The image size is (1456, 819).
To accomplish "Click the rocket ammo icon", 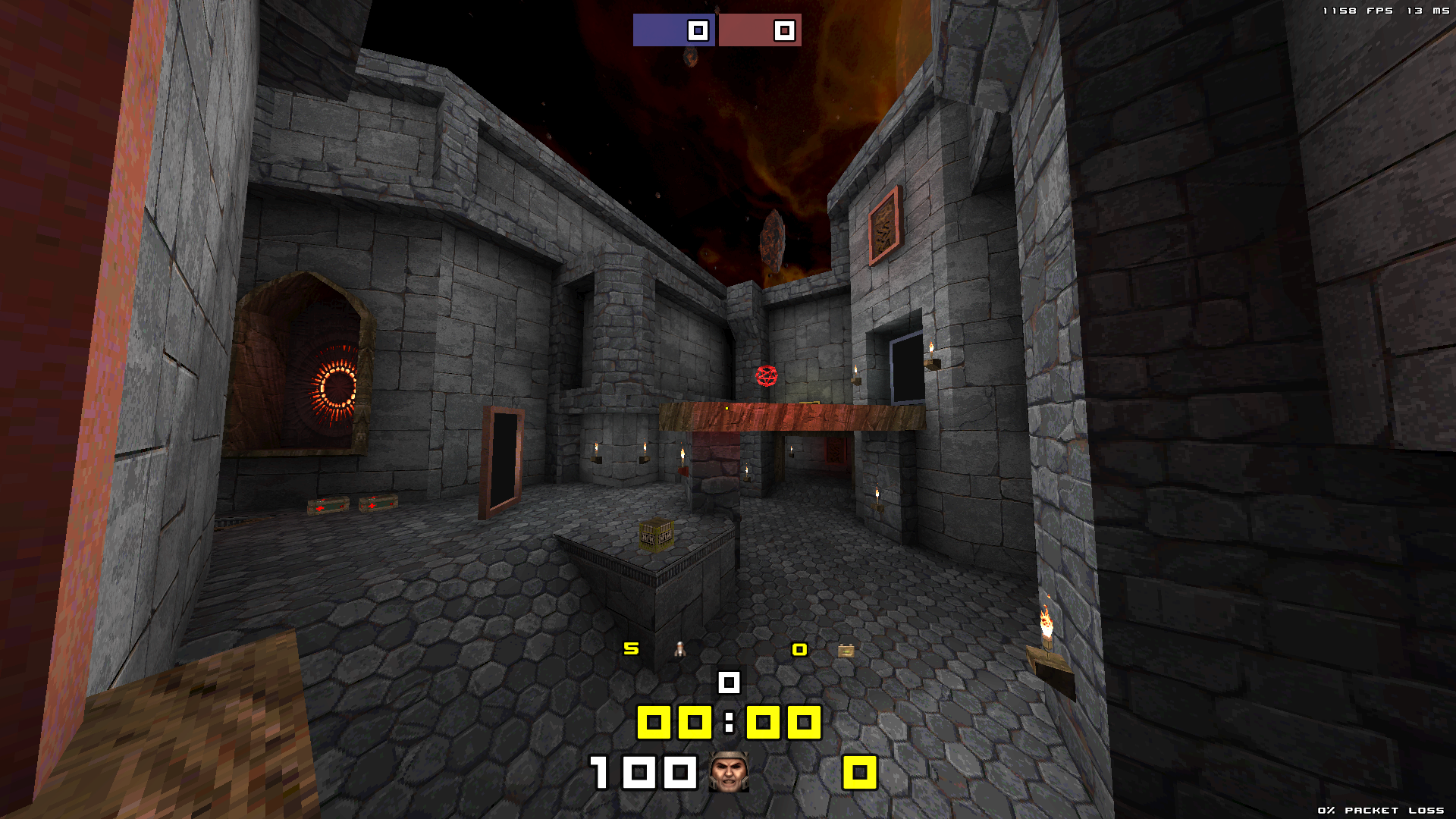I will [680, 649].
